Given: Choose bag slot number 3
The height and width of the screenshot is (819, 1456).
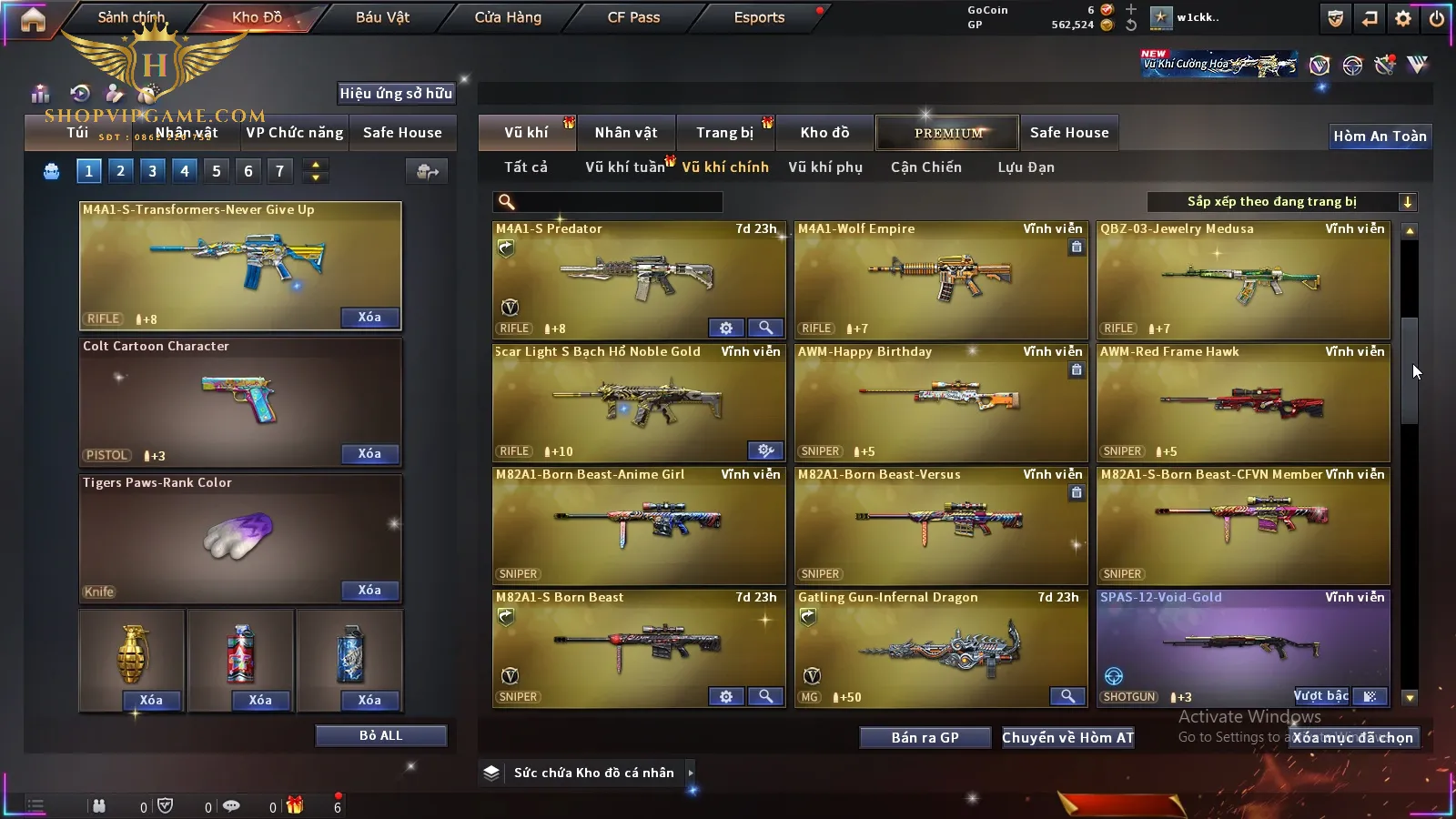Looking at the screenshot, I should [x=152, y=170].
